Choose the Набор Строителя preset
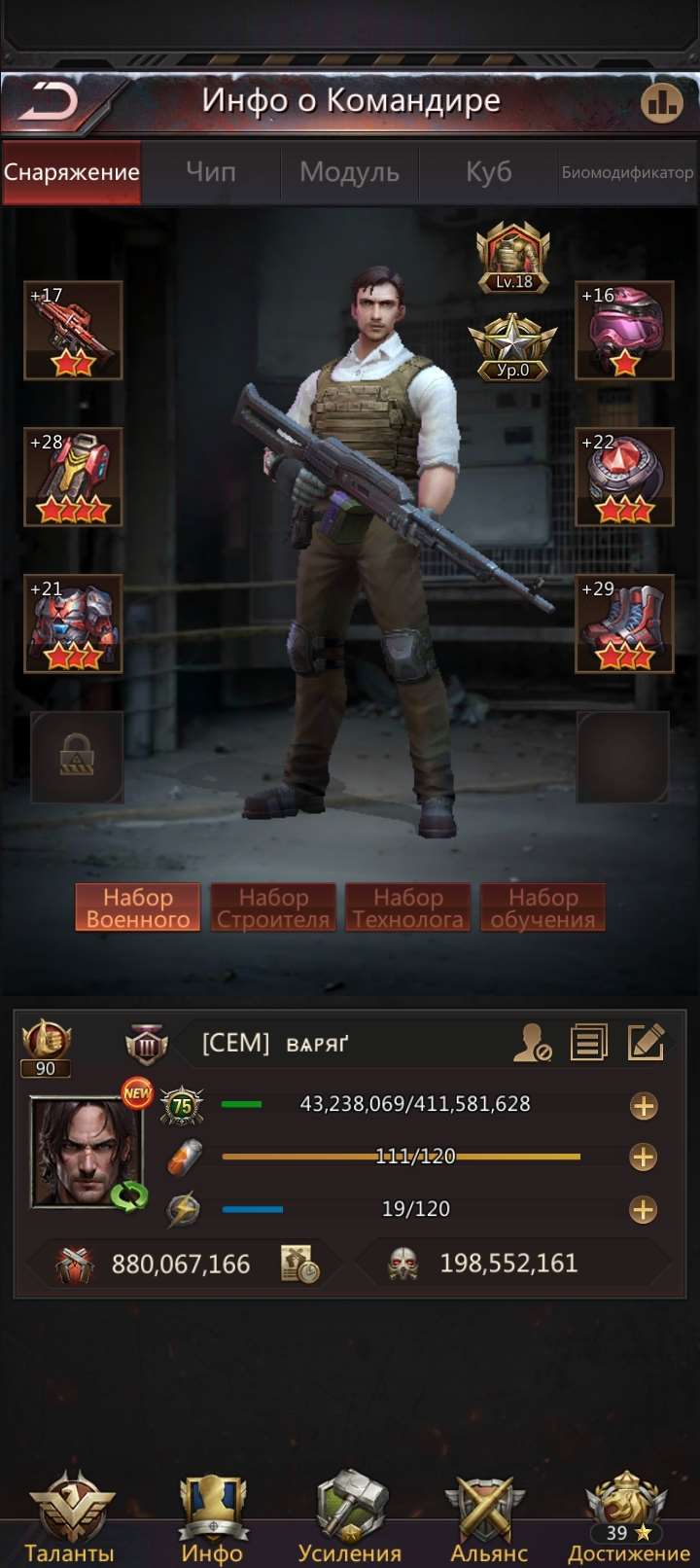The image size is (700, 1568). (273, 908)
